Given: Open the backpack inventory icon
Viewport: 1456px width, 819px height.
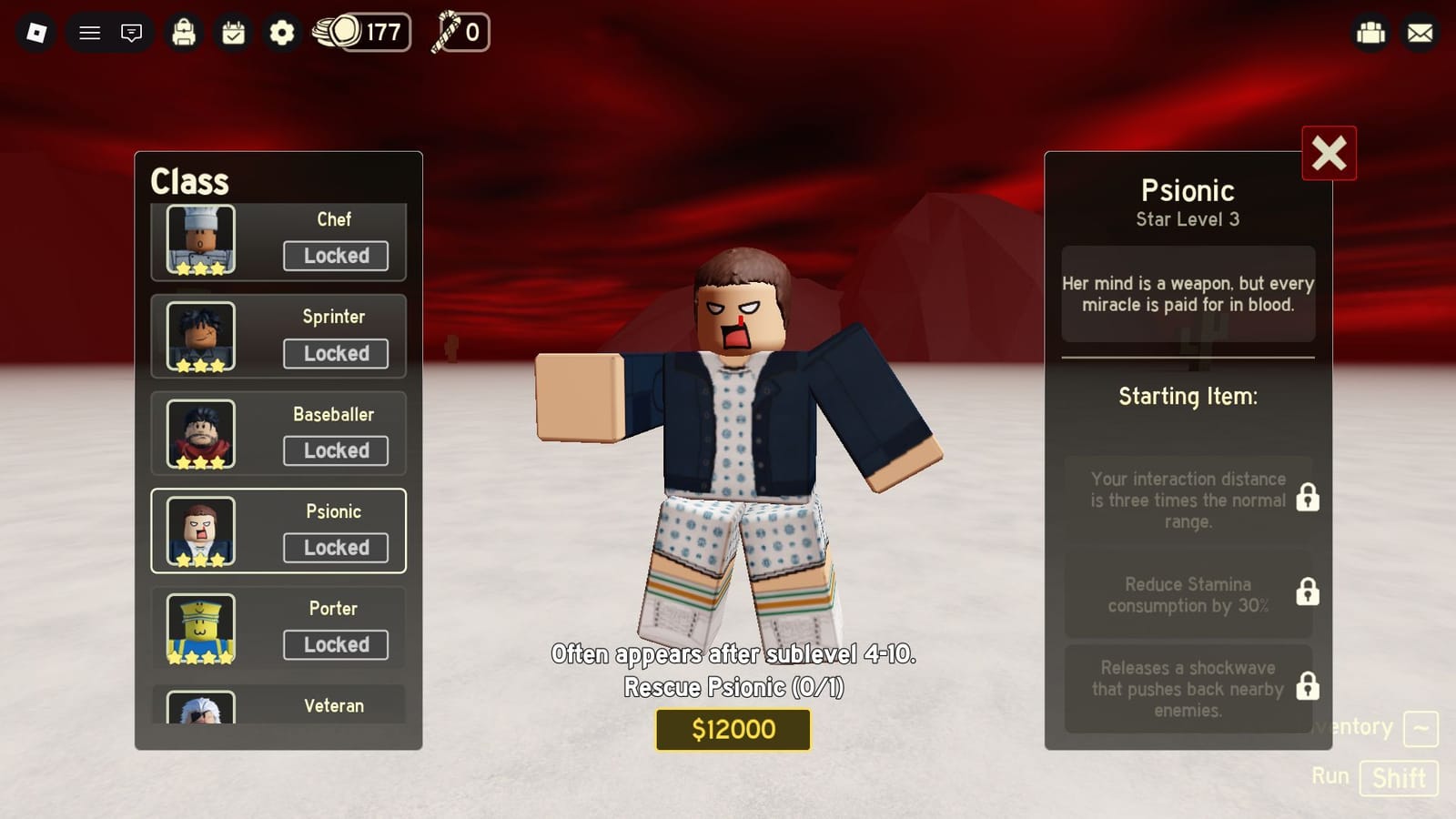Looking at the screenshot, I should pyautogui.click(x=184, y=33).
